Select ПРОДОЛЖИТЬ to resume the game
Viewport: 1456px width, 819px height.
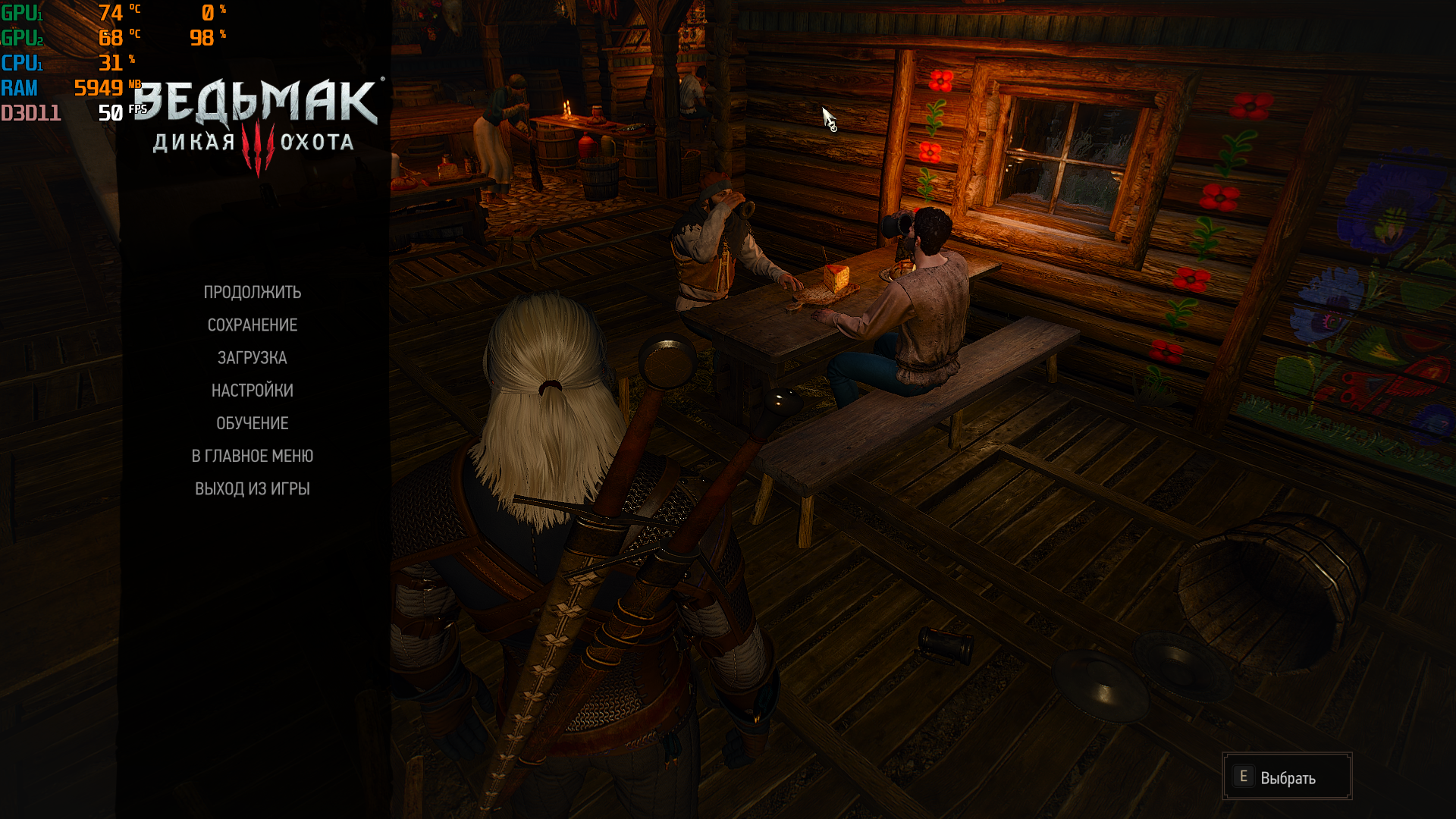click(252, 293)
